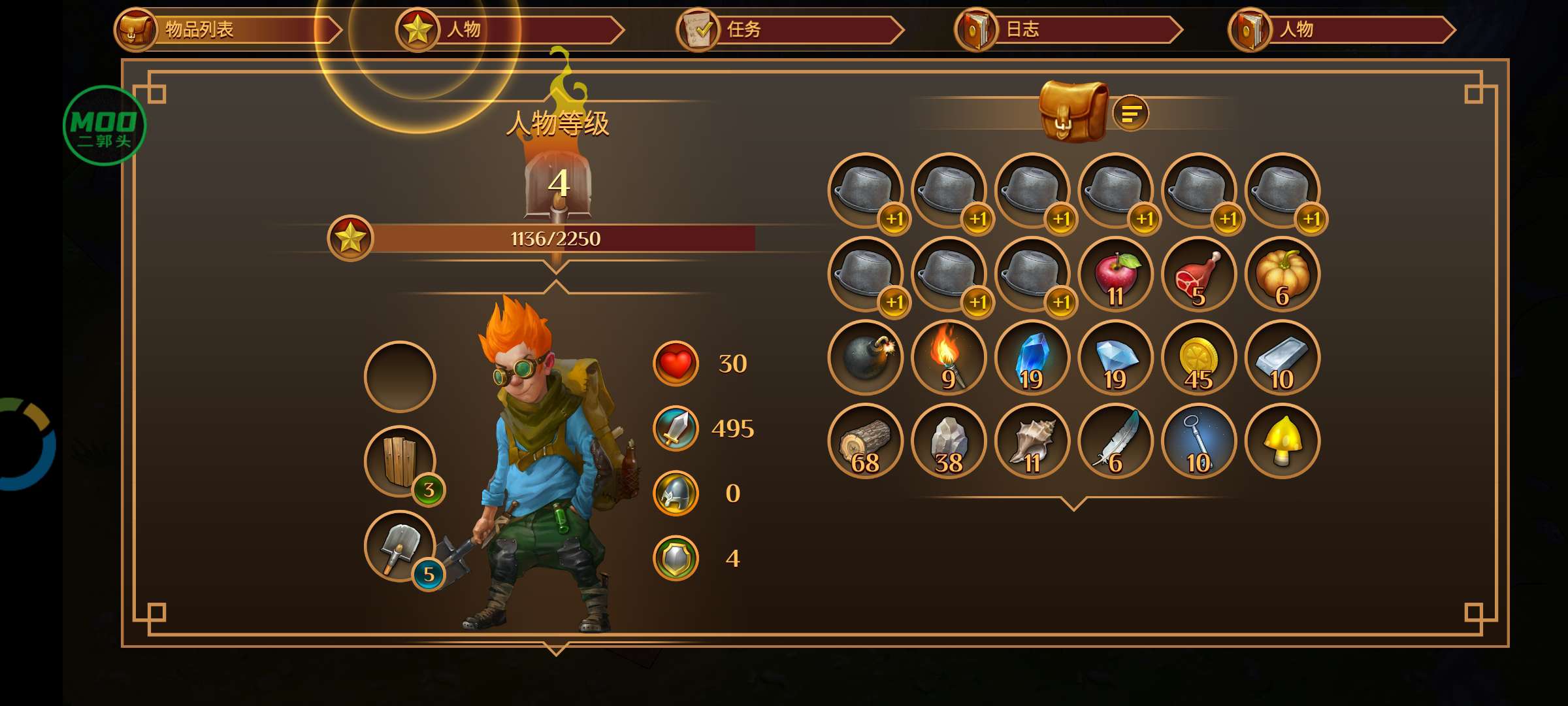Choose the silver ingot slot
1568x706 pixels.
(x=1282, y=358)
